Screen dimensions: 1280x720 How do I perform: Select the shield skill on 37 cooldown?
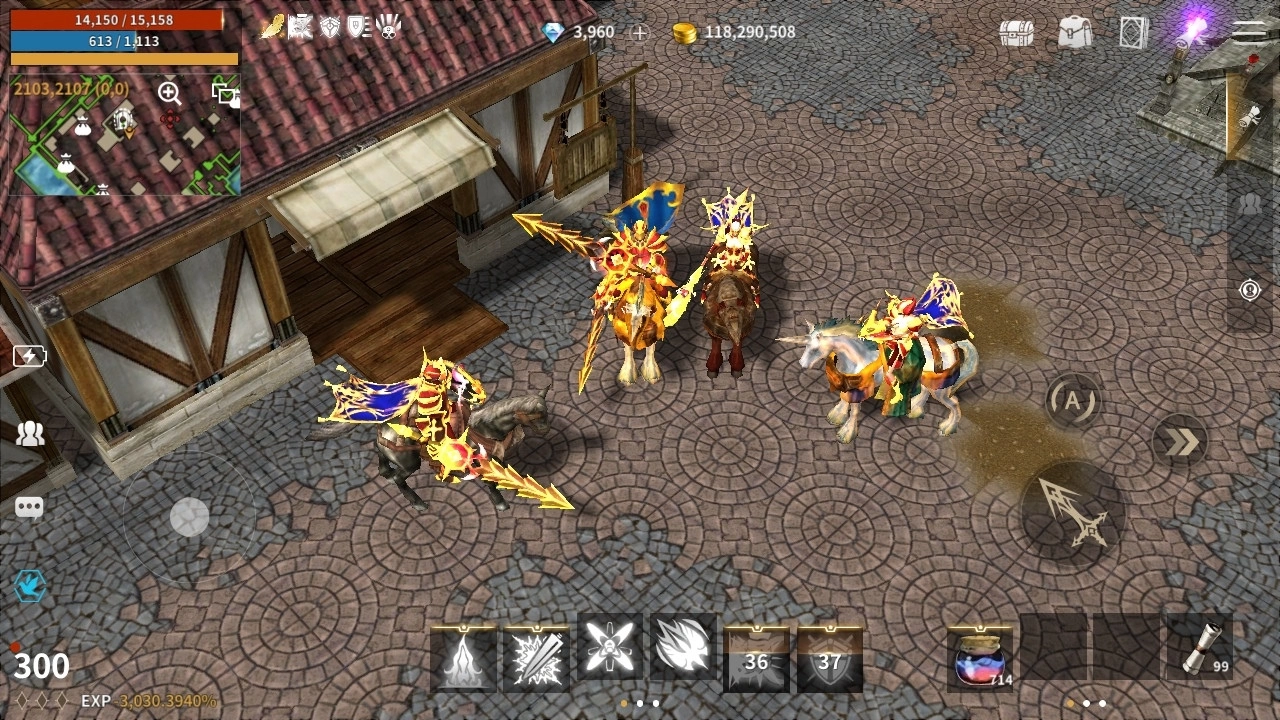(830, 659)
